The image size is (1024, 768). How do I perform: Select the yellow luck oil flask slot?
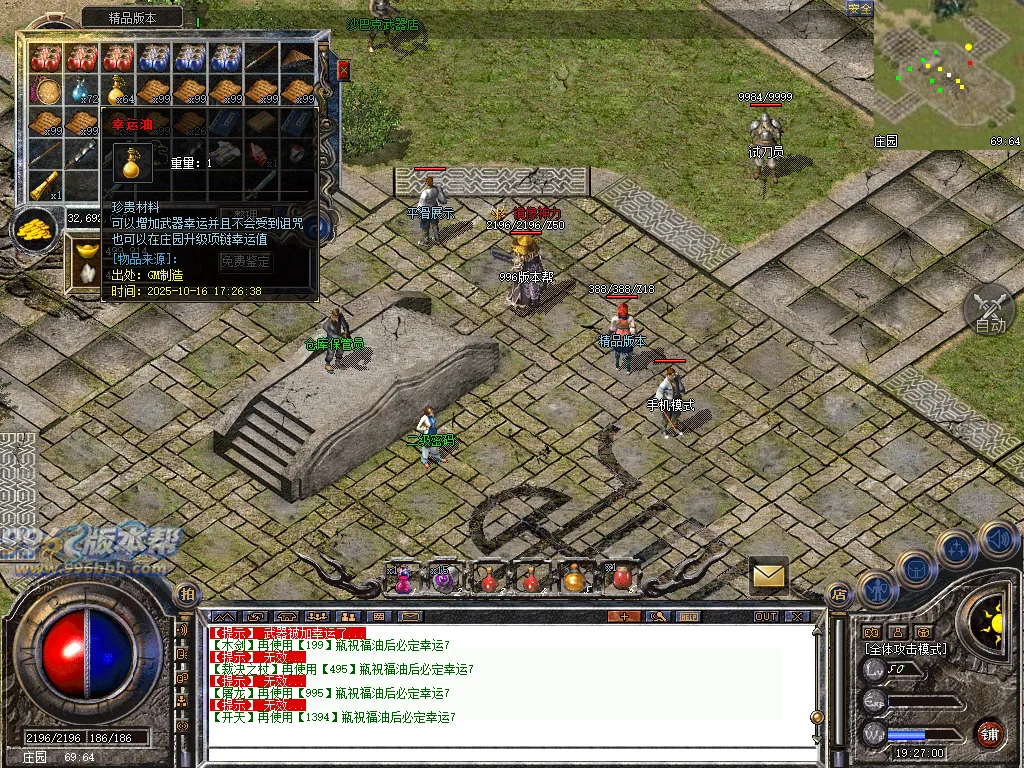tap(118, 91)
